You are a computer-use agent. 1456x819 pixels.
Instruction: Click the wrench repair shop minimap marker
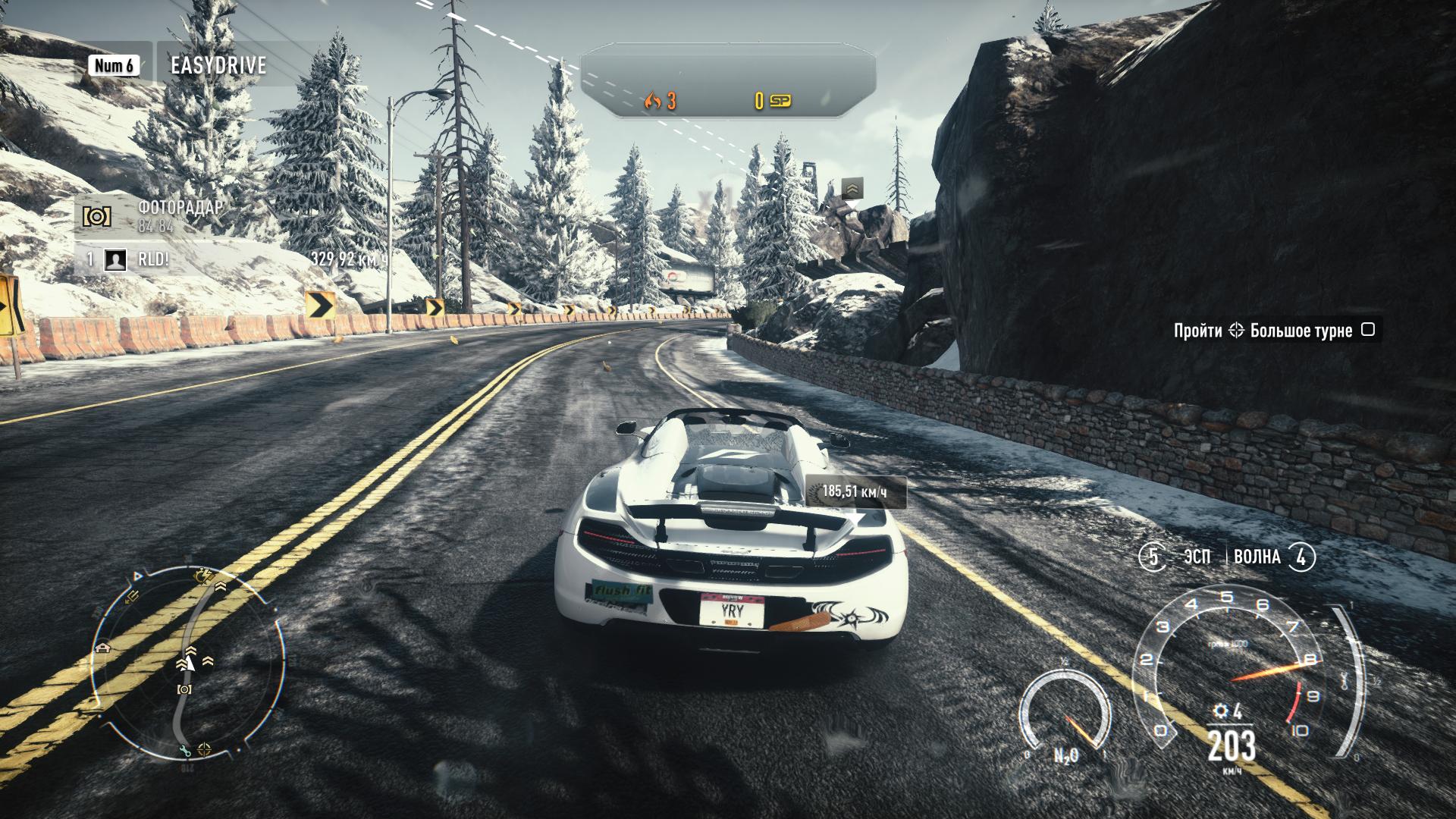click(x=185, y=751)
